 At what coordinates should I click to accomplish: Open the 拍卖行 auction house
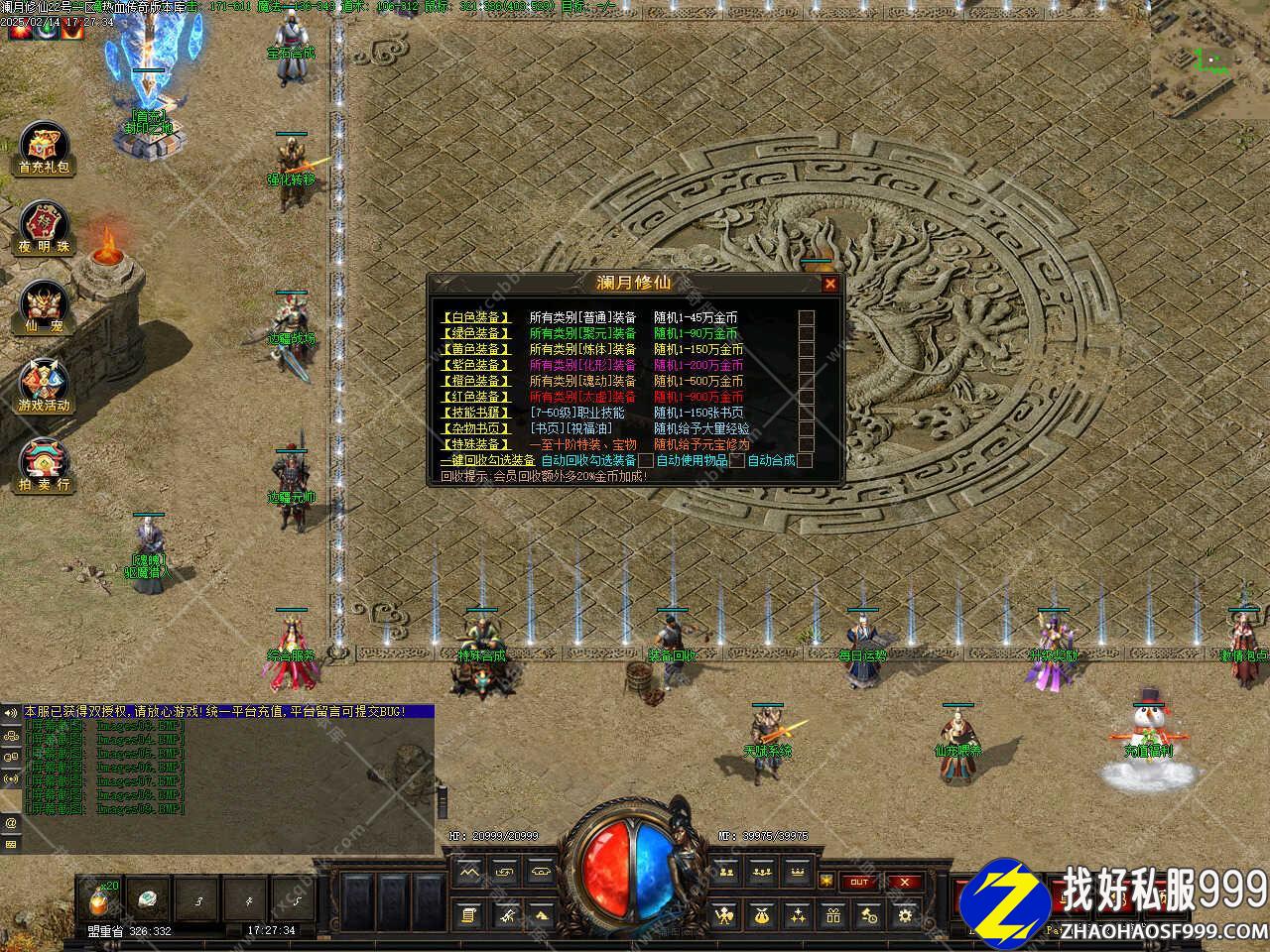46,466
